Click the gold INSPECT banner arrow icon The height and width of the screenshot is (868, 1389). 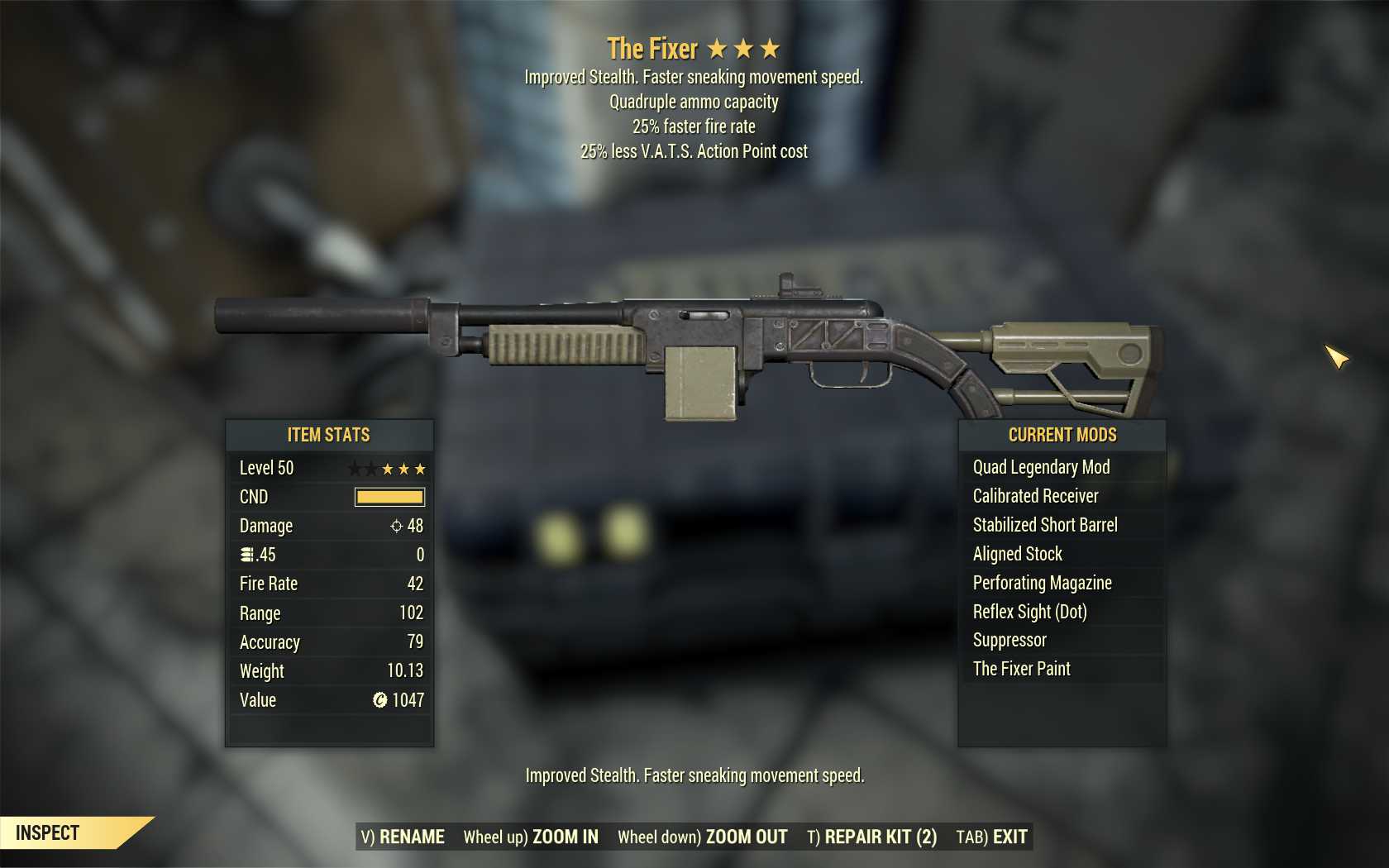[132, 832]
